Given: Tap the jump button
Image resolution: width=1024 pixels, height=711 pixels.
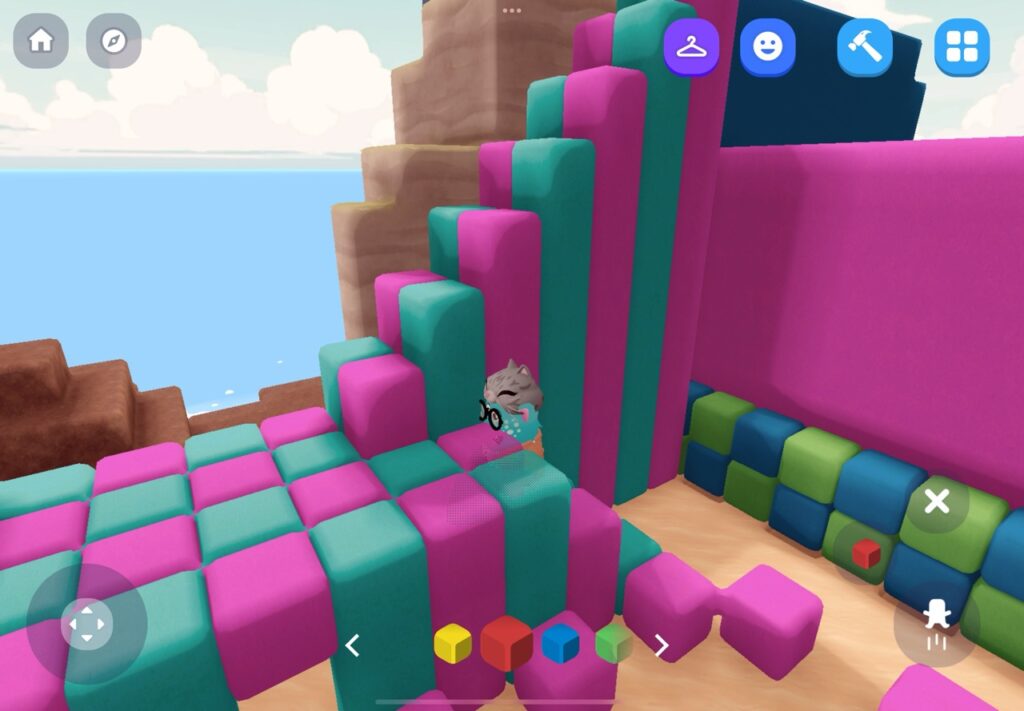Looking at the screenshot, I should coord(937,625).
